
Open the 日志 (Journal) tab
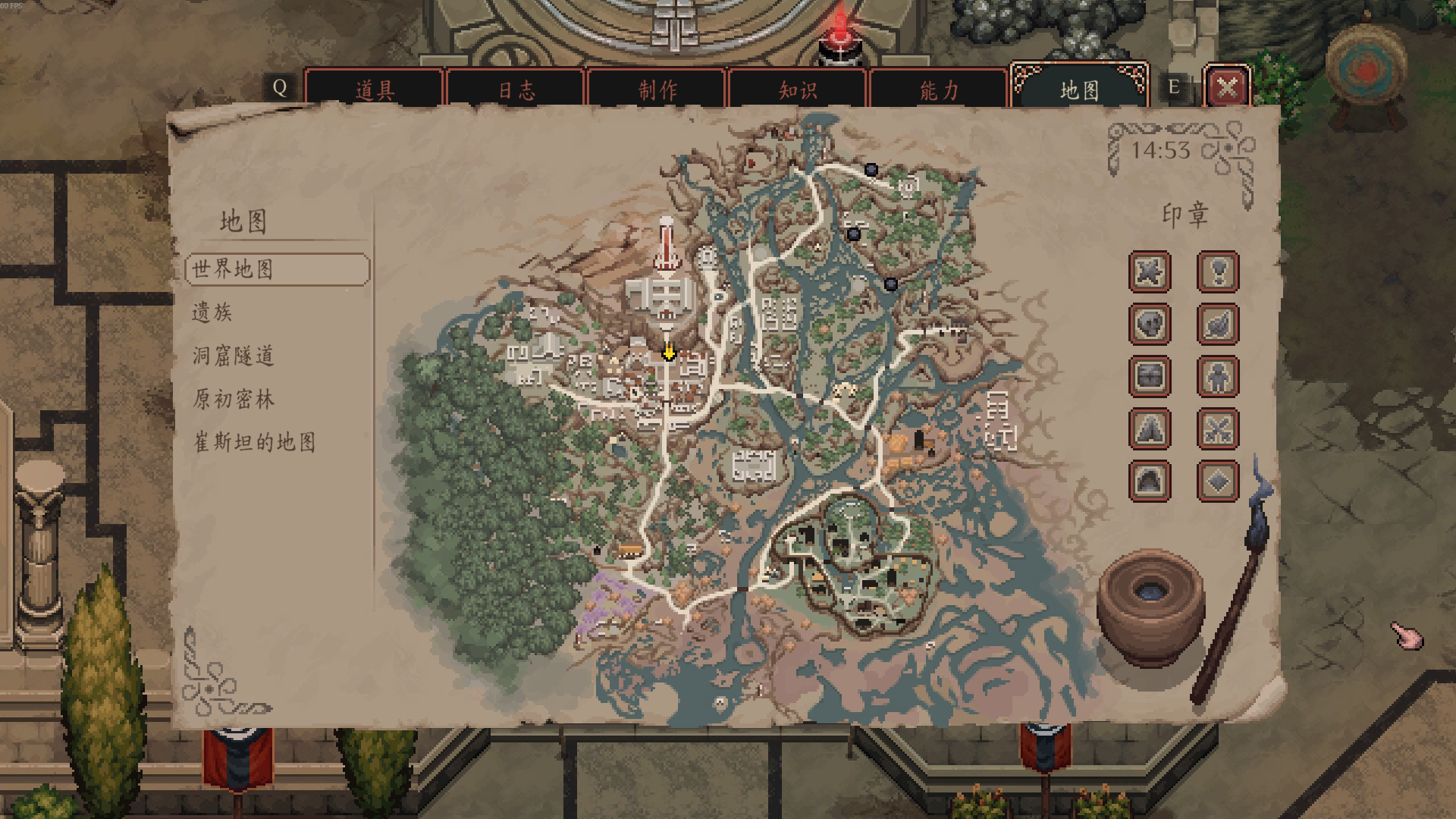point(516,90)
